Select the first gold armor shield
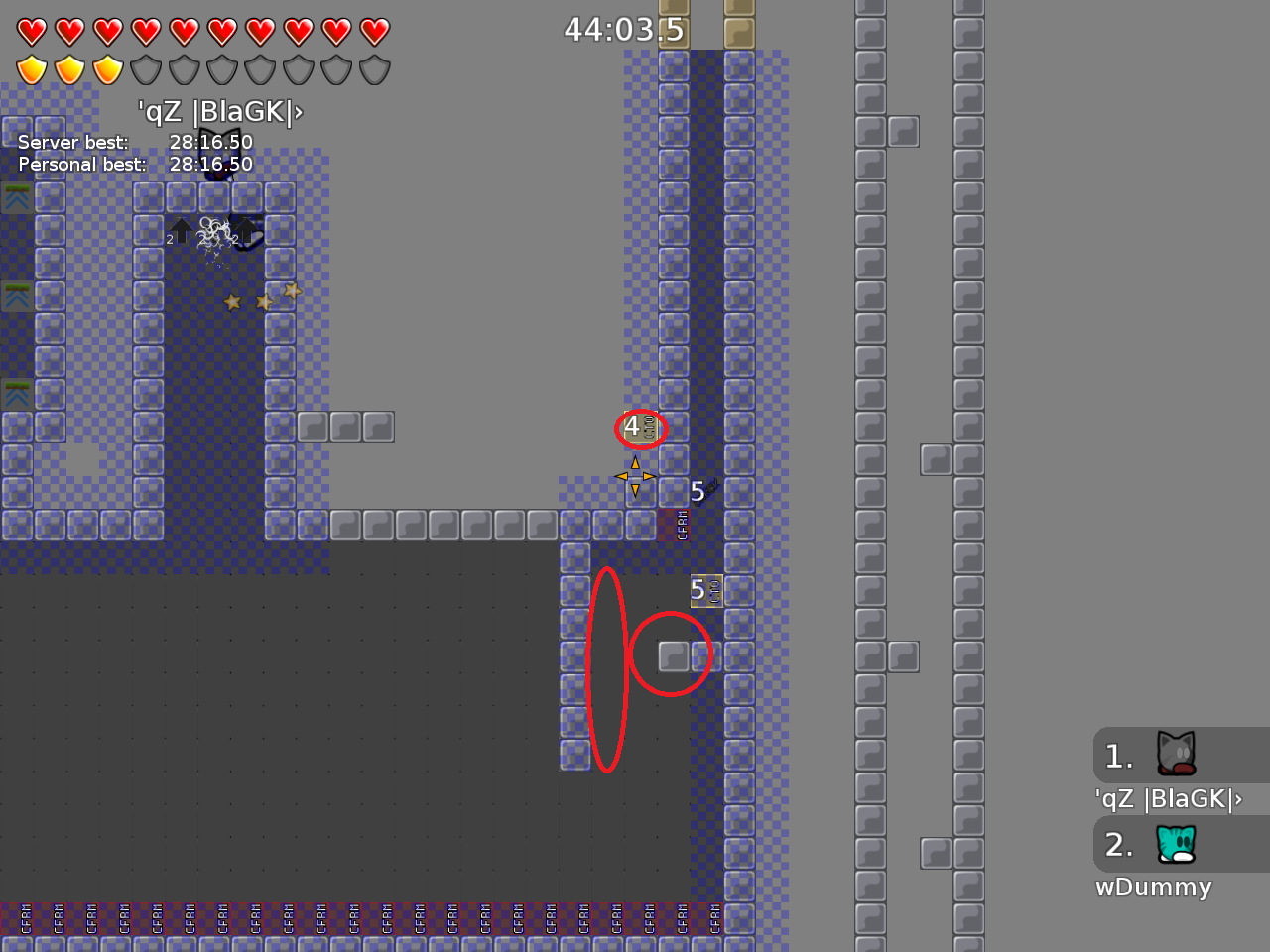 30,68
